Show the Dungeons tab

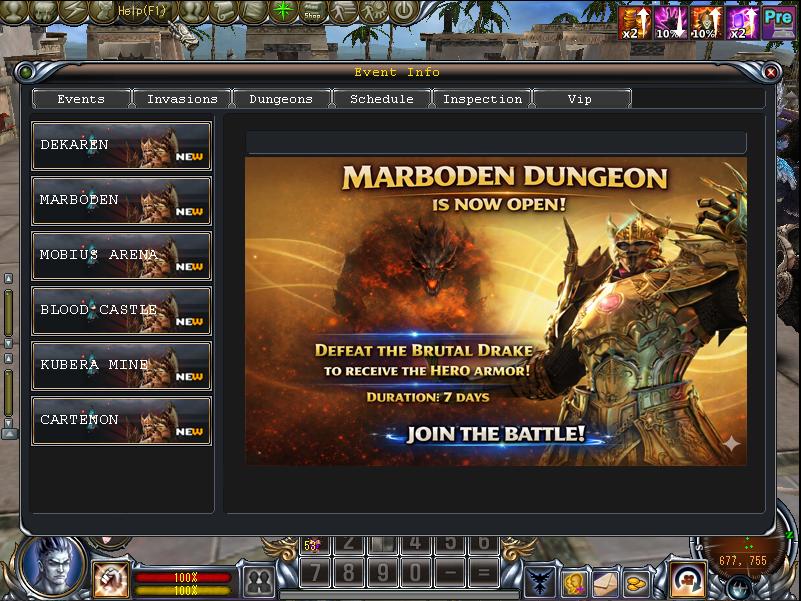point(281,99)
